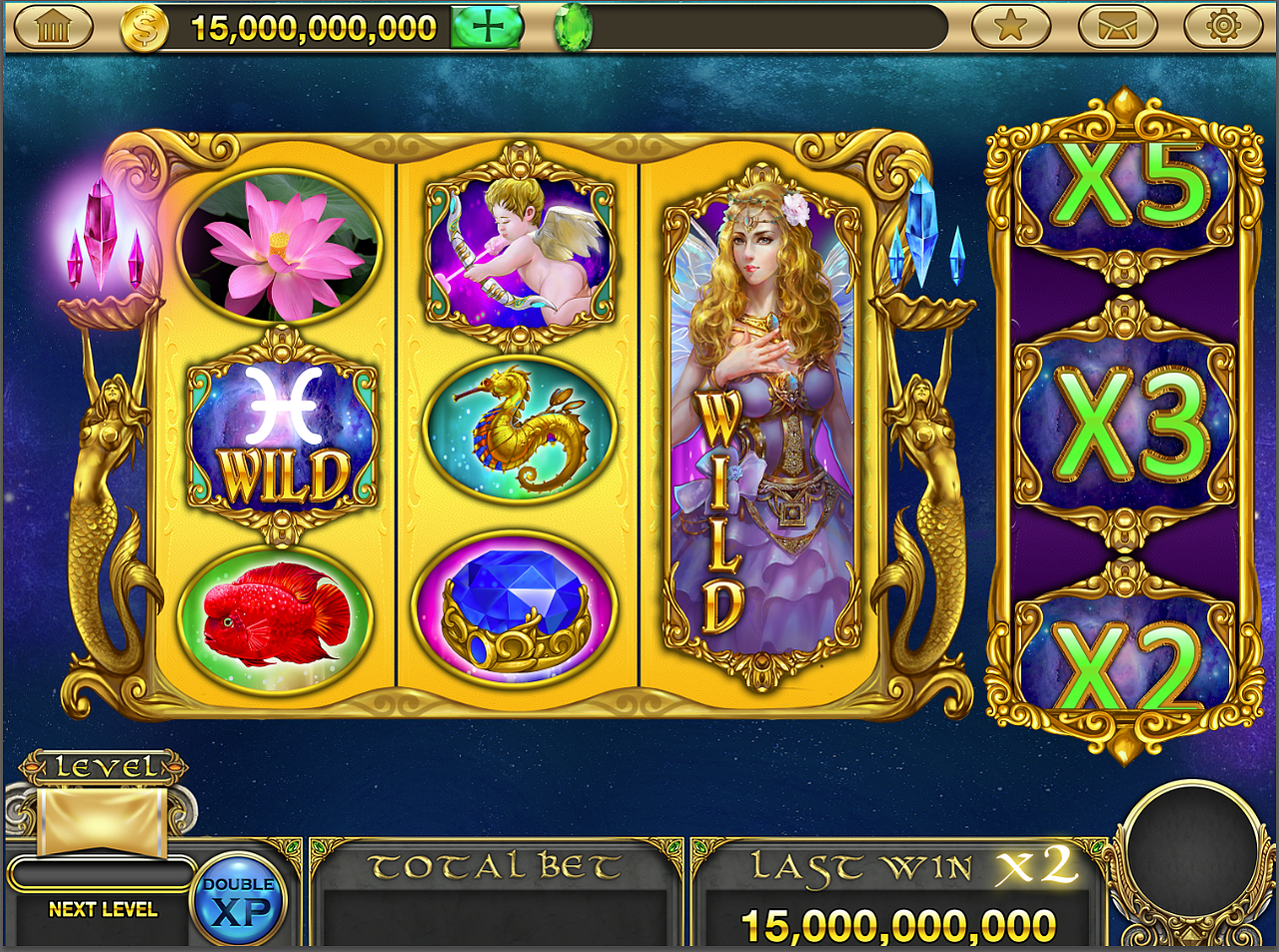Click the Next Level progress bar
This screenshot has width=1279, height=952.
(x=103, y=874)
